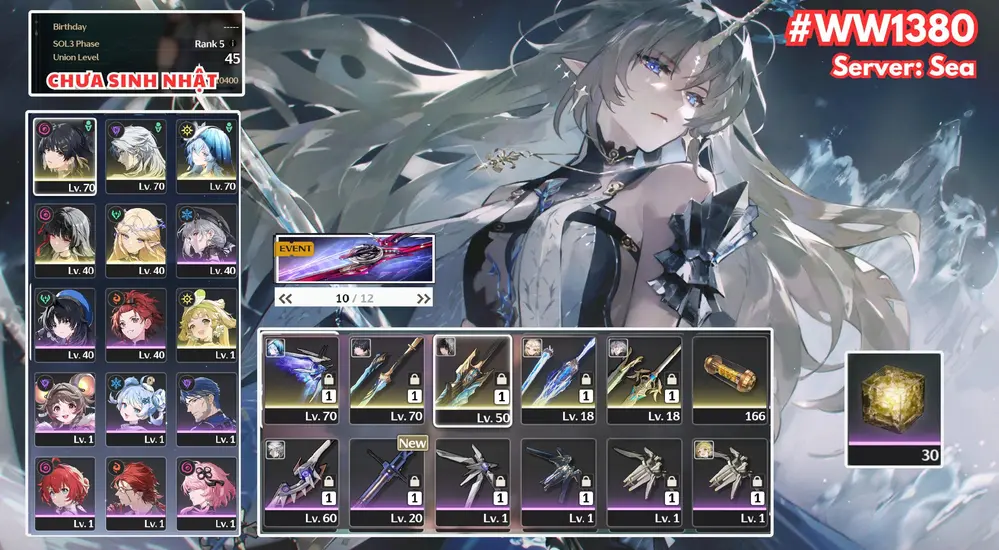Pick the pink-haired character portrait
The image size is (999, 550).
(x=207, y=492)
